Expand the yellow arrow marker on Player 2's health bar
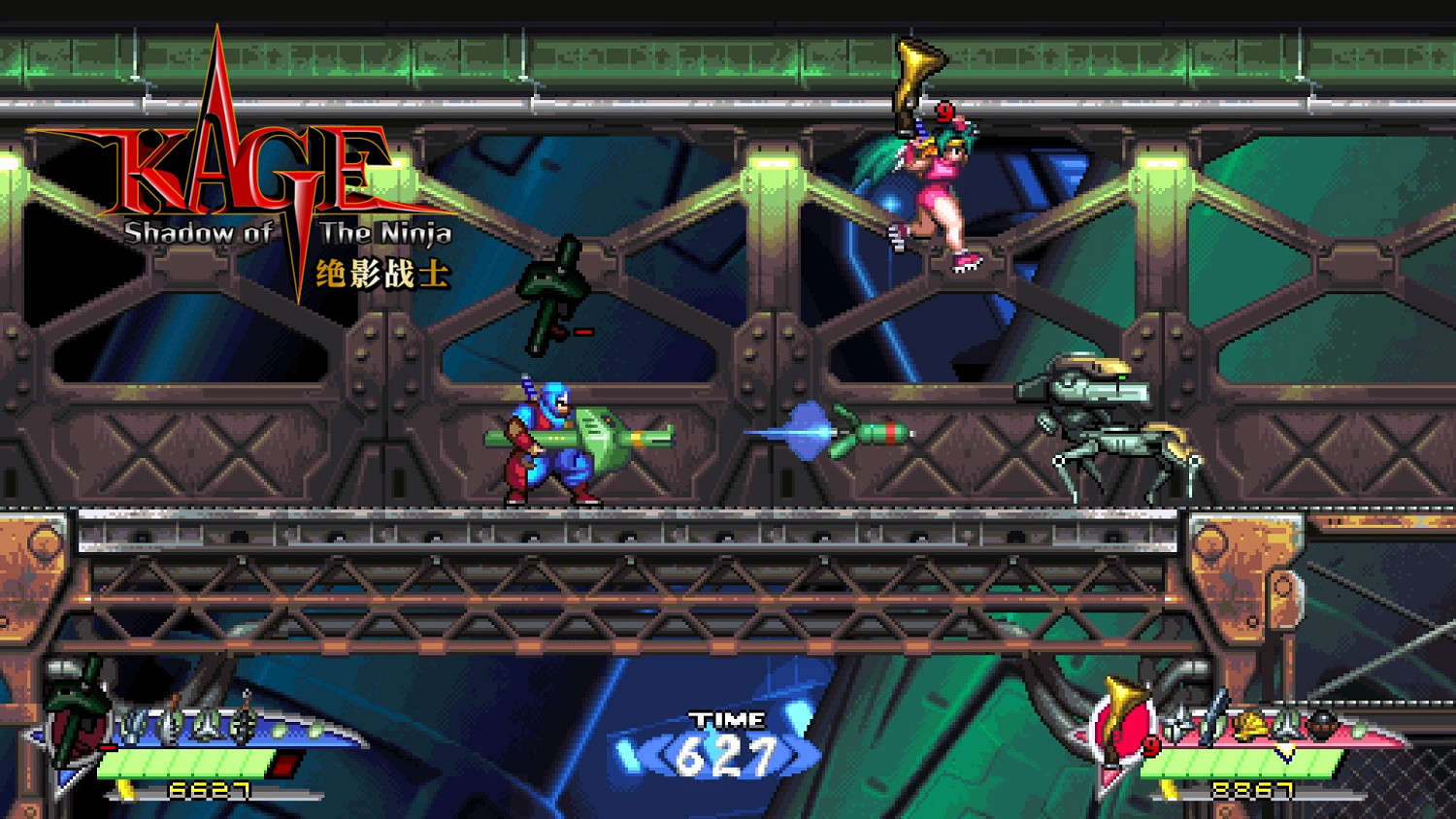The height and width of the screenshot is (819, 1456). click(x=1284, y=754)
